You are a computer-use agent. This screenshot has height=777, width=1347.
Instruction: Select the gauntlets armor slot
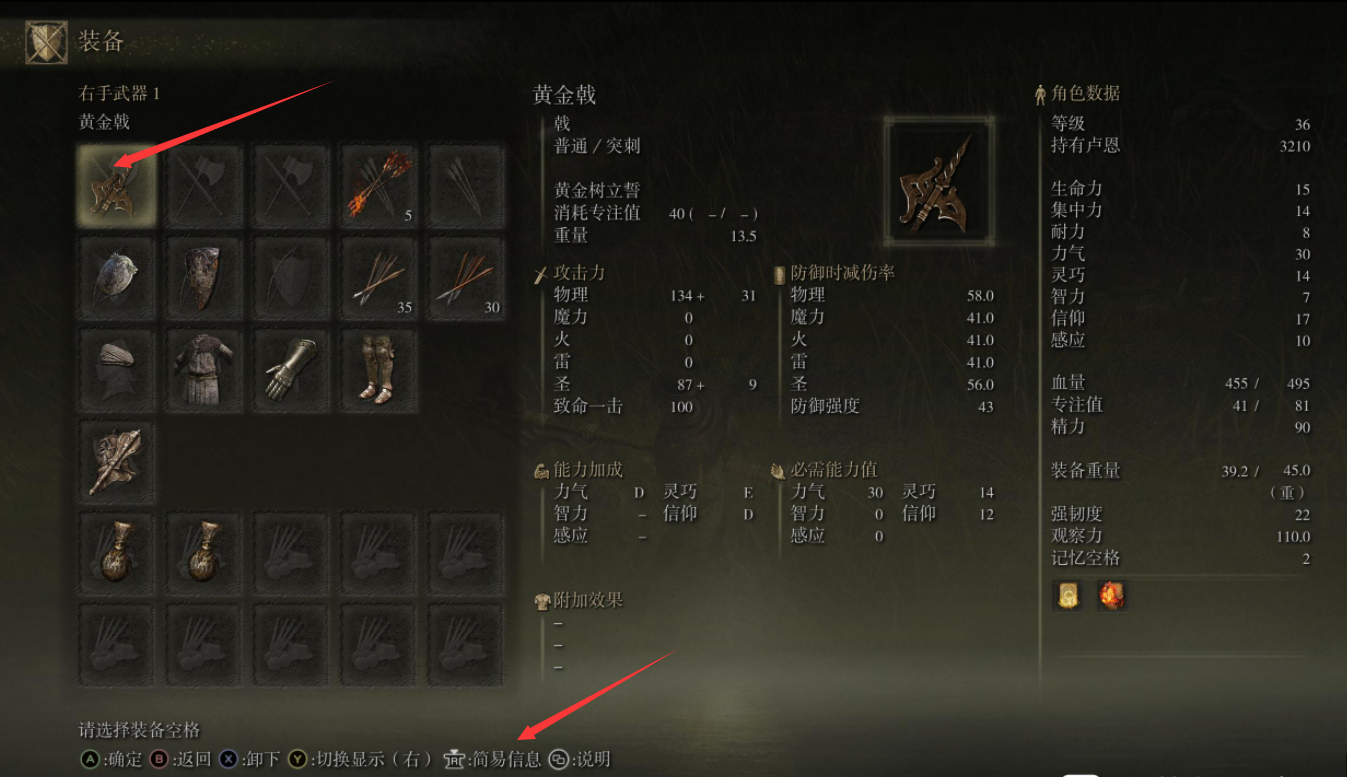click(290, 369)
